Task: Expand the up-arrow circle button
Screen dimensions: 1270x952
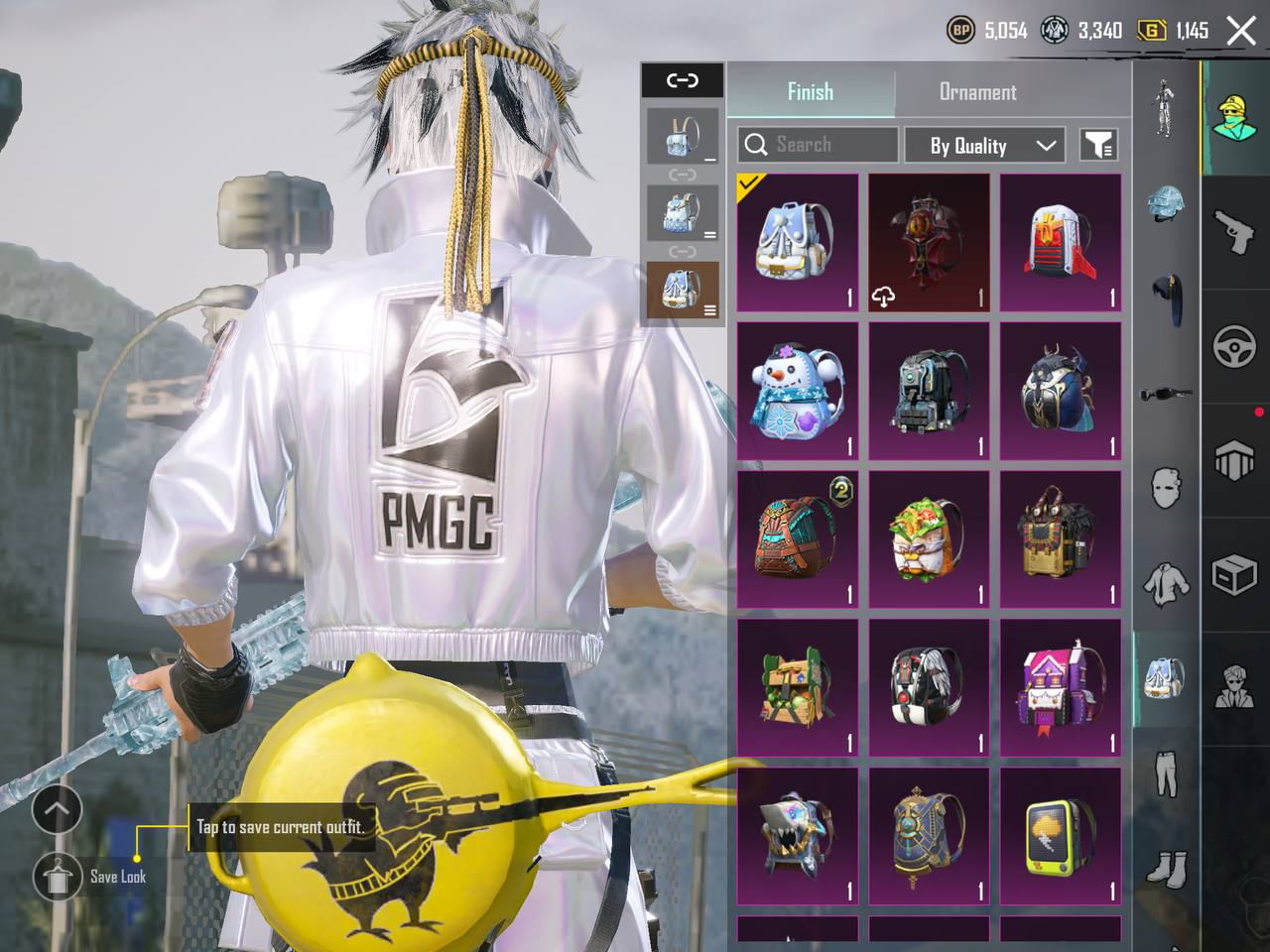Action: (x=57, y=810)
